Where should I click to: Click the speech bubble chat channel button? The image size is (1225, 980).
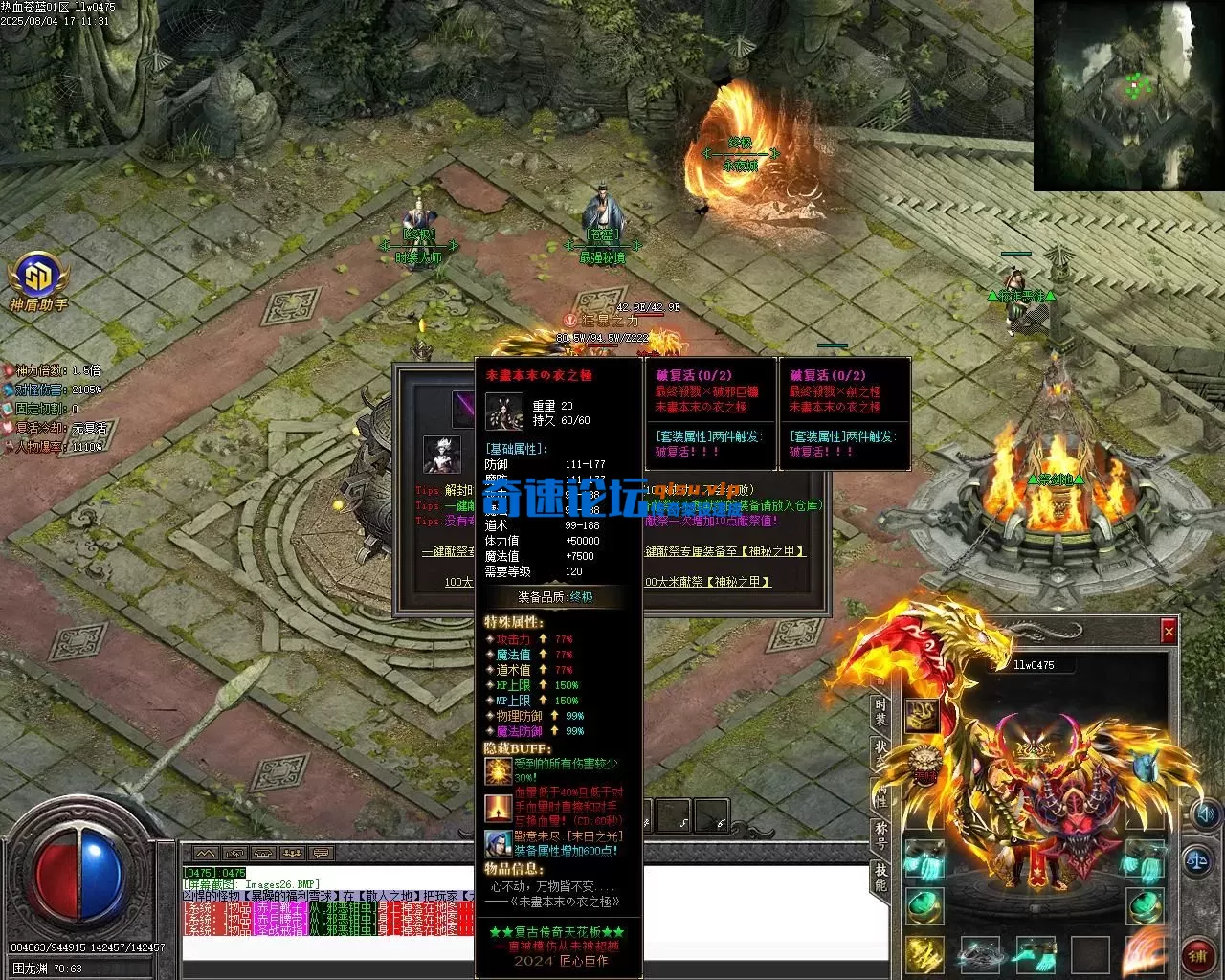tap(321, 854)
